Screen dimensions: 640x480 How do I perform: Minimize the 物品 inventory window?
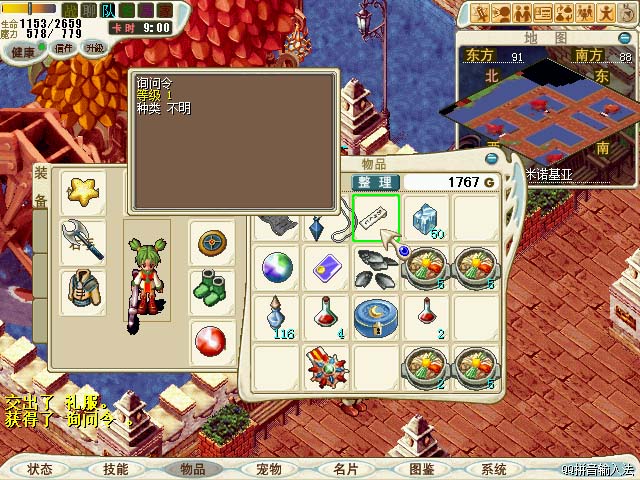(x=491, y=158)
